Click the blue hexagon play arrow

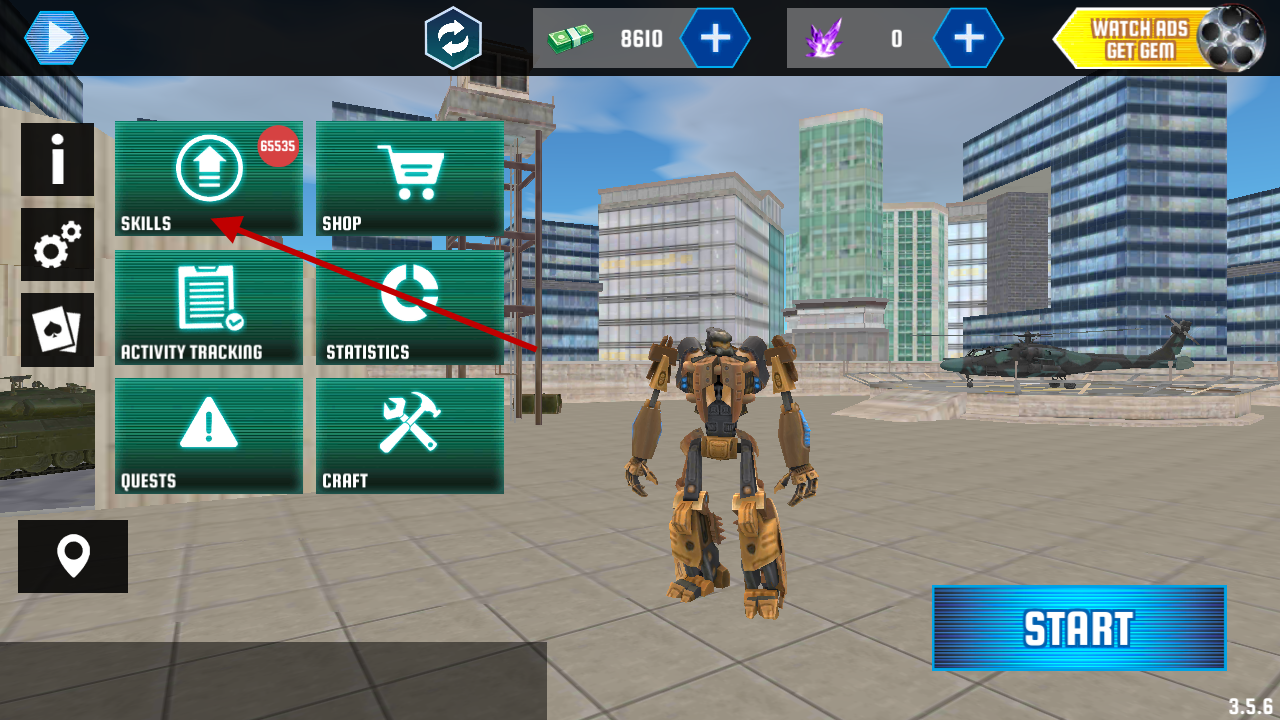tap(56, 38)
